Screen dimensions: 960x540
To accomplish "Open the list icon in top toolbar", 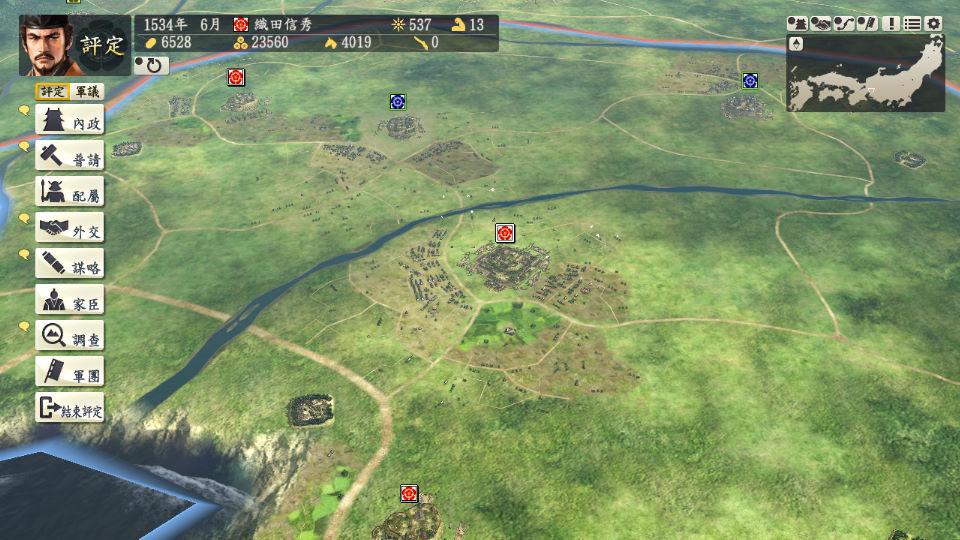I will tap(912, 23).
